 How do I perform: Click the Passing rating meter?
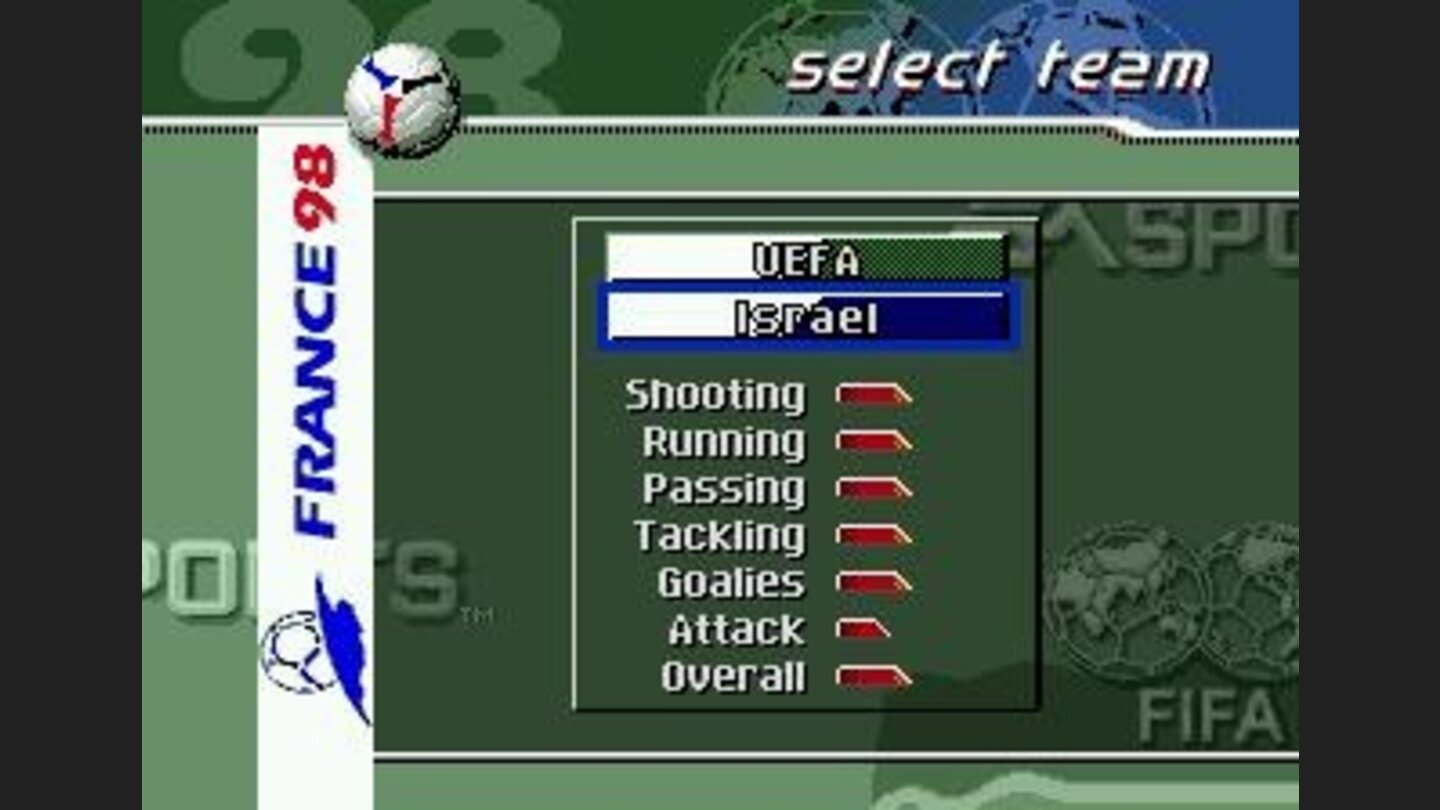872,488
